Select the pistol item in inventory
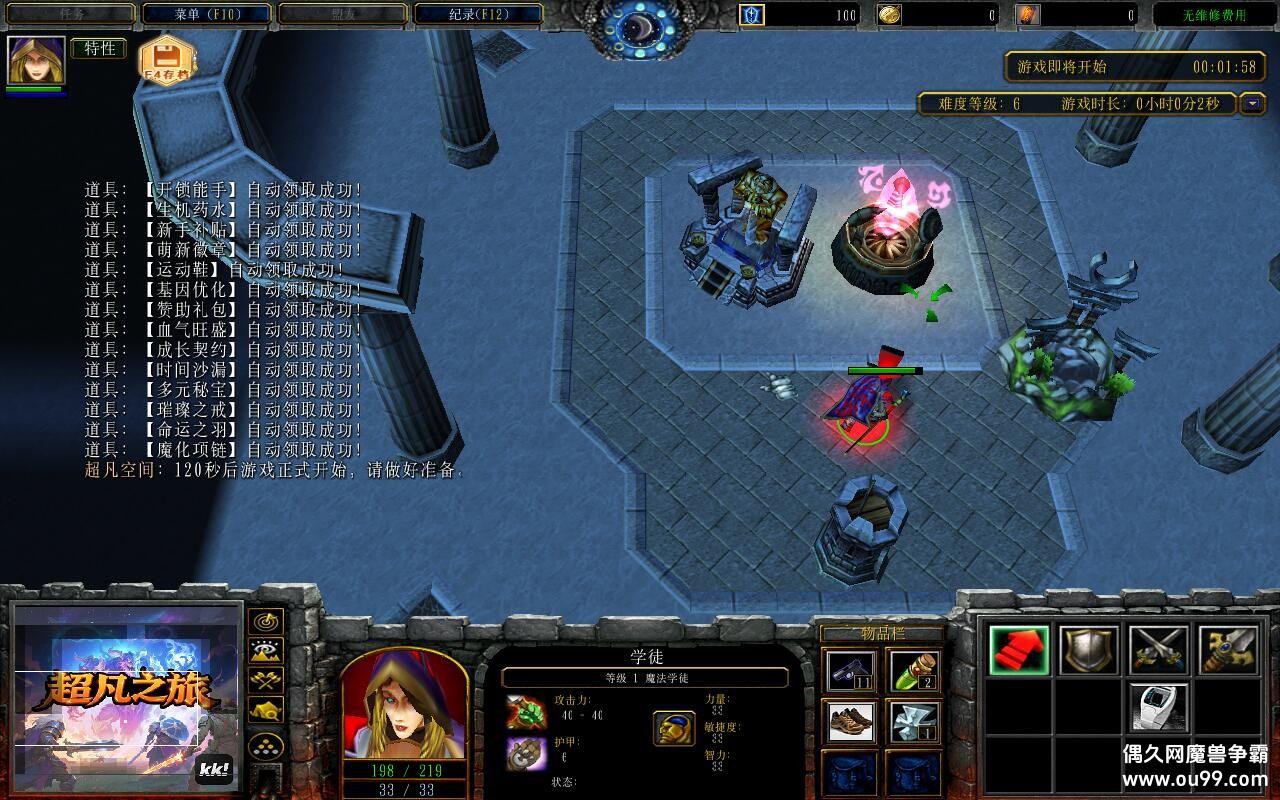Viewport: 1280px width, 800px height. (x=851, y=670)
